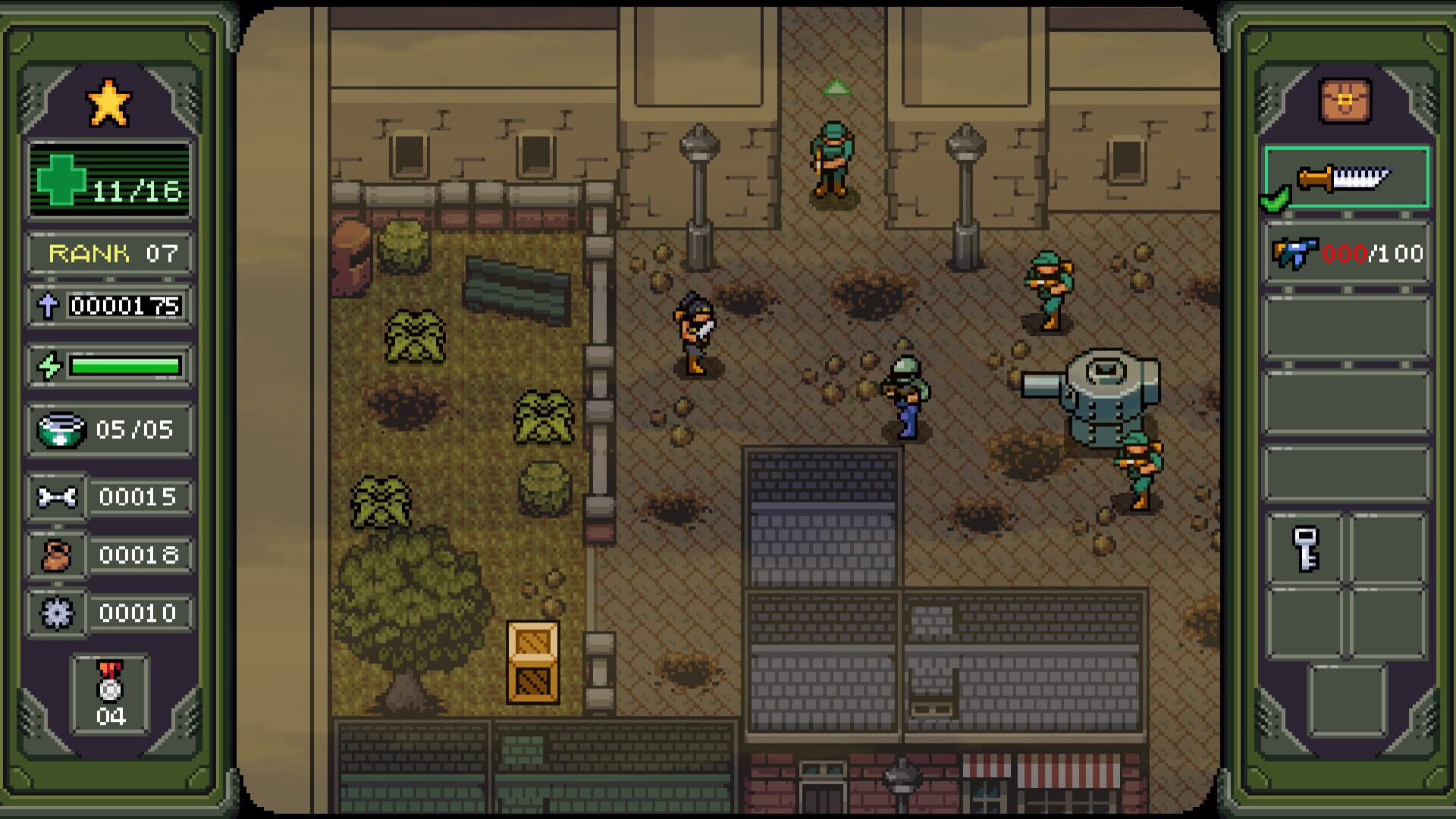Screen dimensions: 1456x819
Task: Click the pouch icon next to 00018
Action: 58,555
